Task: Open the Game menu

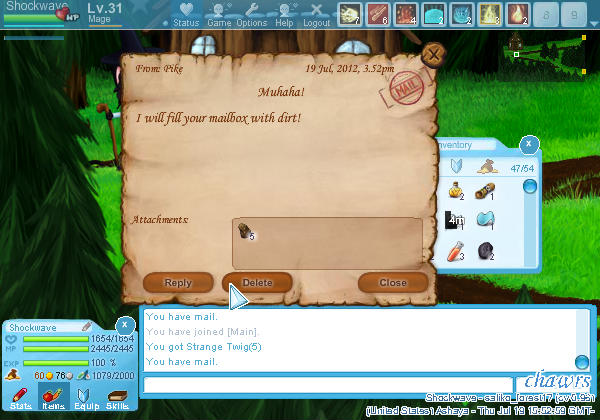Action: click(219, 14)
